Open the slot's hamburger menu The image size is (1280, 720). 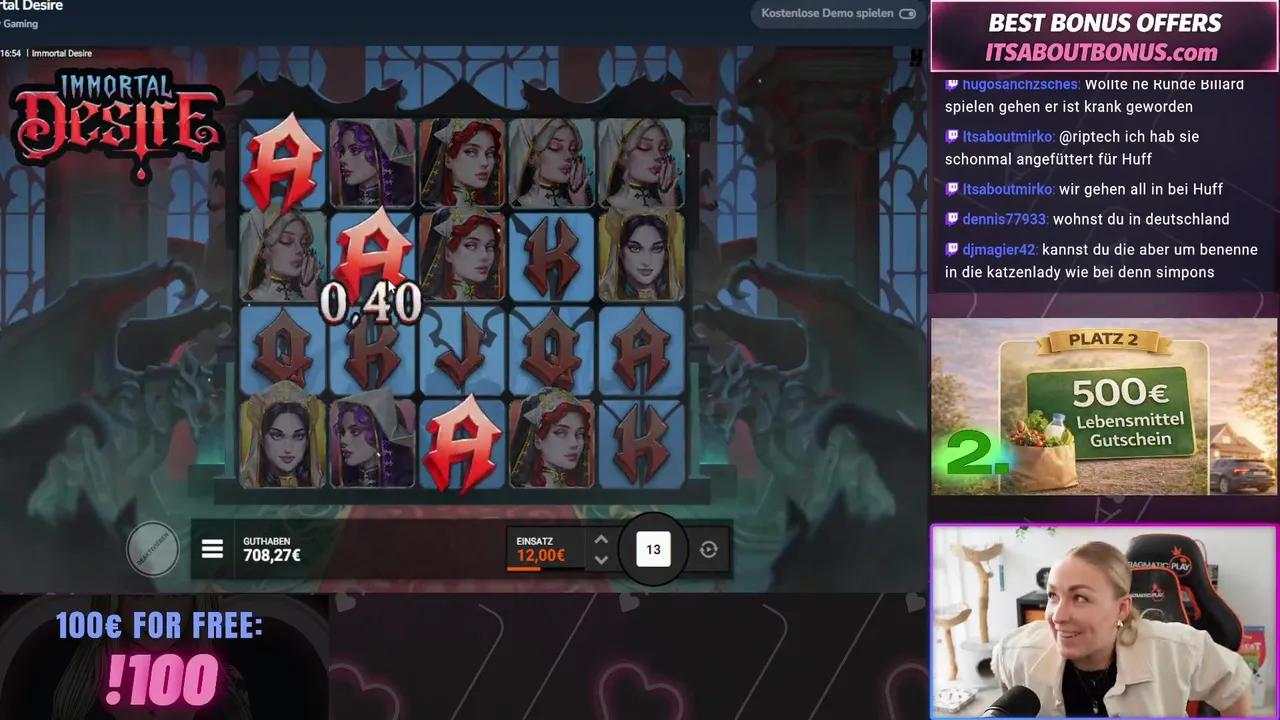tap(212, 548)
